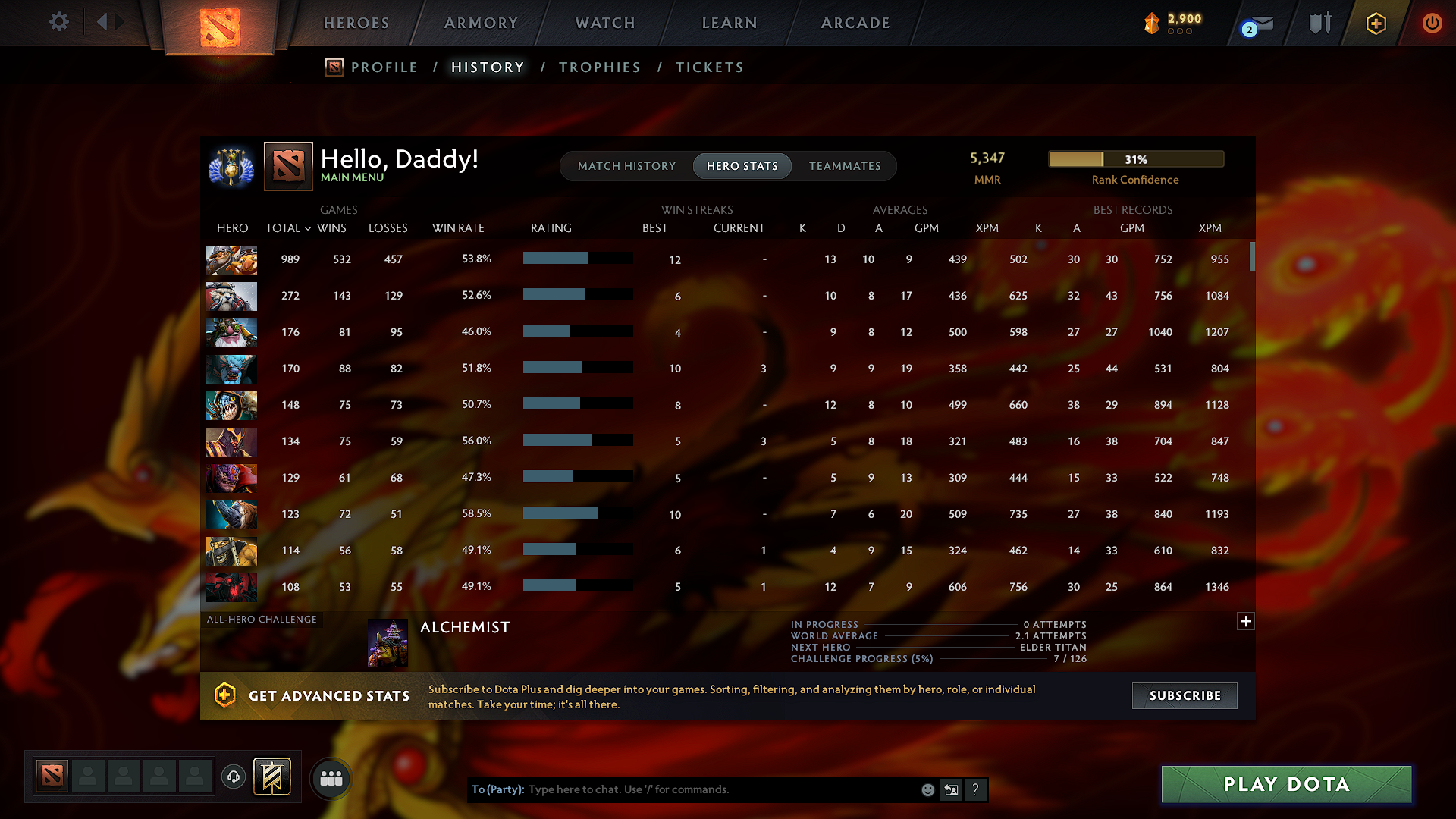The height and width of the screenshot is (819, 1456).
Task: Open the settings gear in the top-left corner
Action: click(x=58, y=22)
